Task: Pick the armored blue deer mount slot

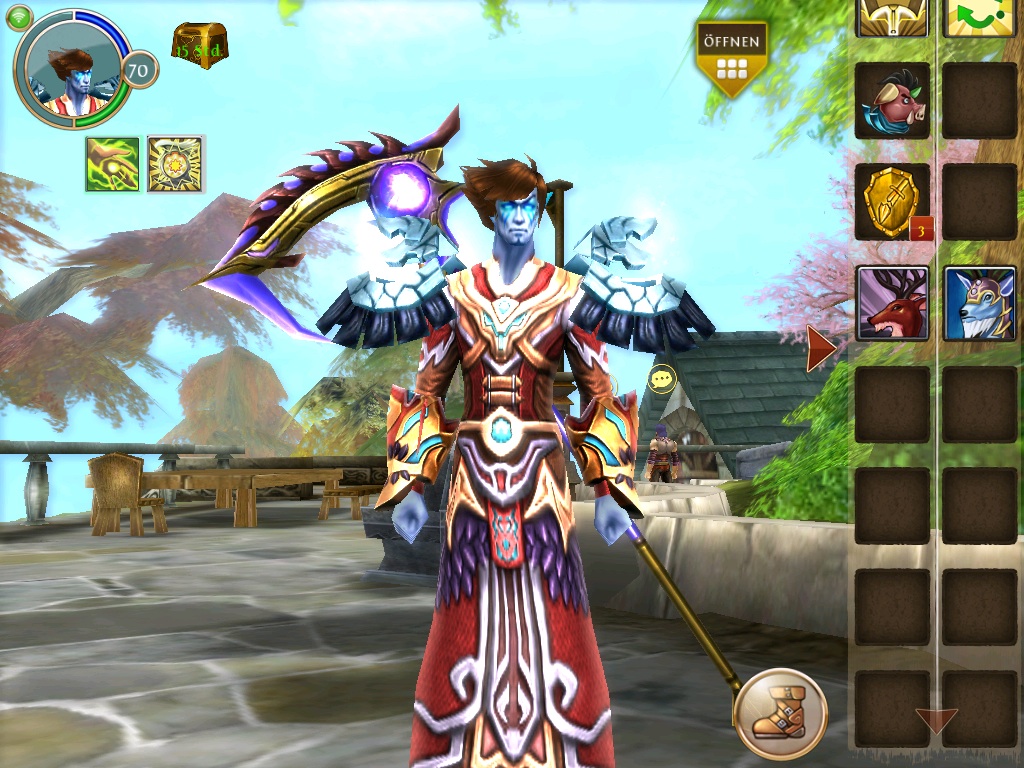Action: pos(980,303)
